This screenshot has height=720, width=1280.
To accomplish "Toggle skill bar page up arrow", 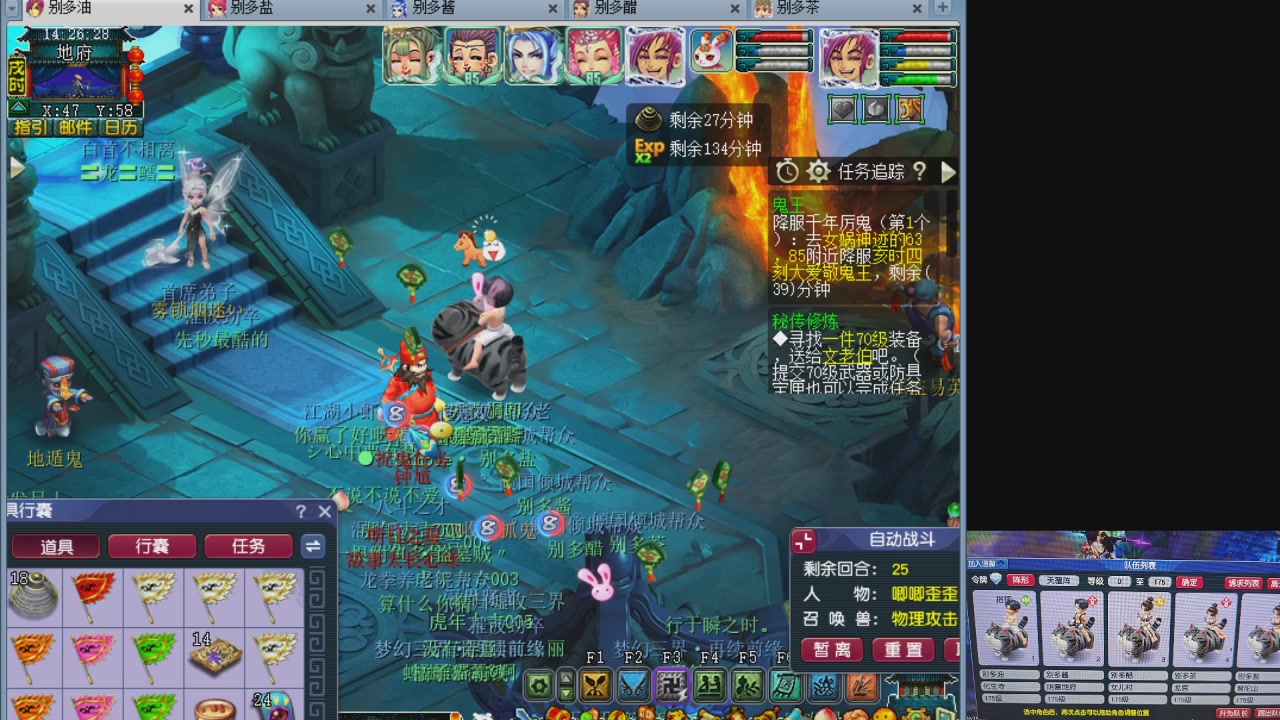I will click(x=565, y=676).
